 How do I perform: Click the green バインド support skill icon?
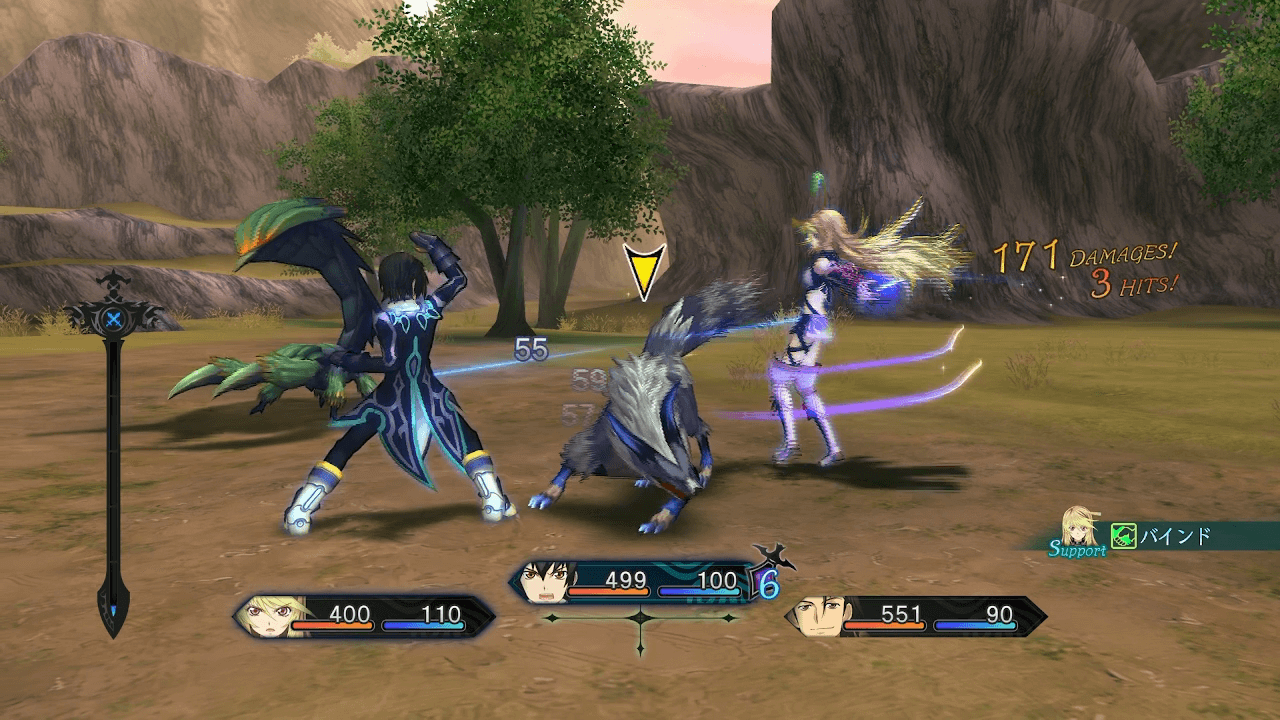tap(1124, 537)
